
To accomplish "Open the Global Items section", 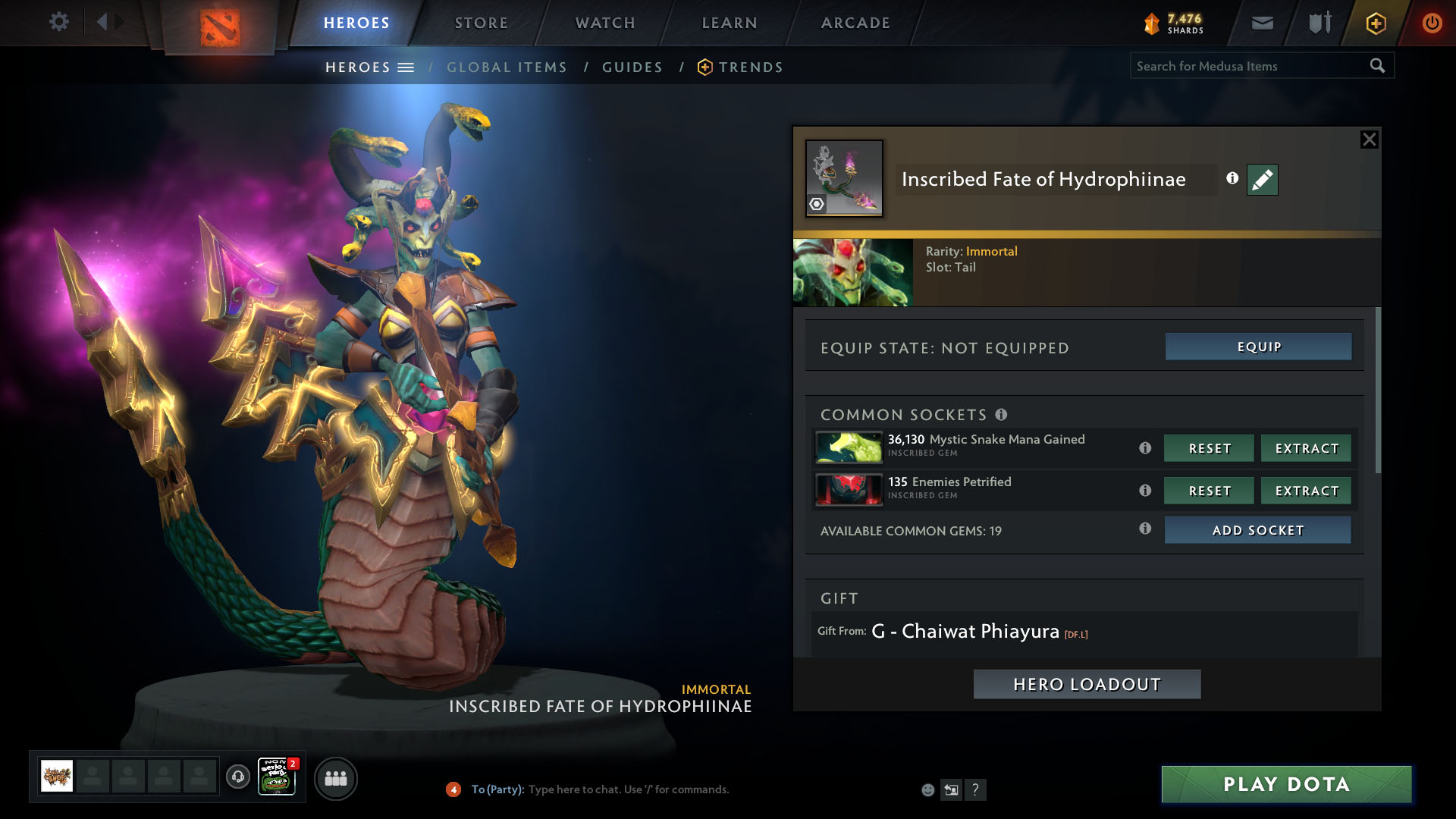I will (507, 67).
